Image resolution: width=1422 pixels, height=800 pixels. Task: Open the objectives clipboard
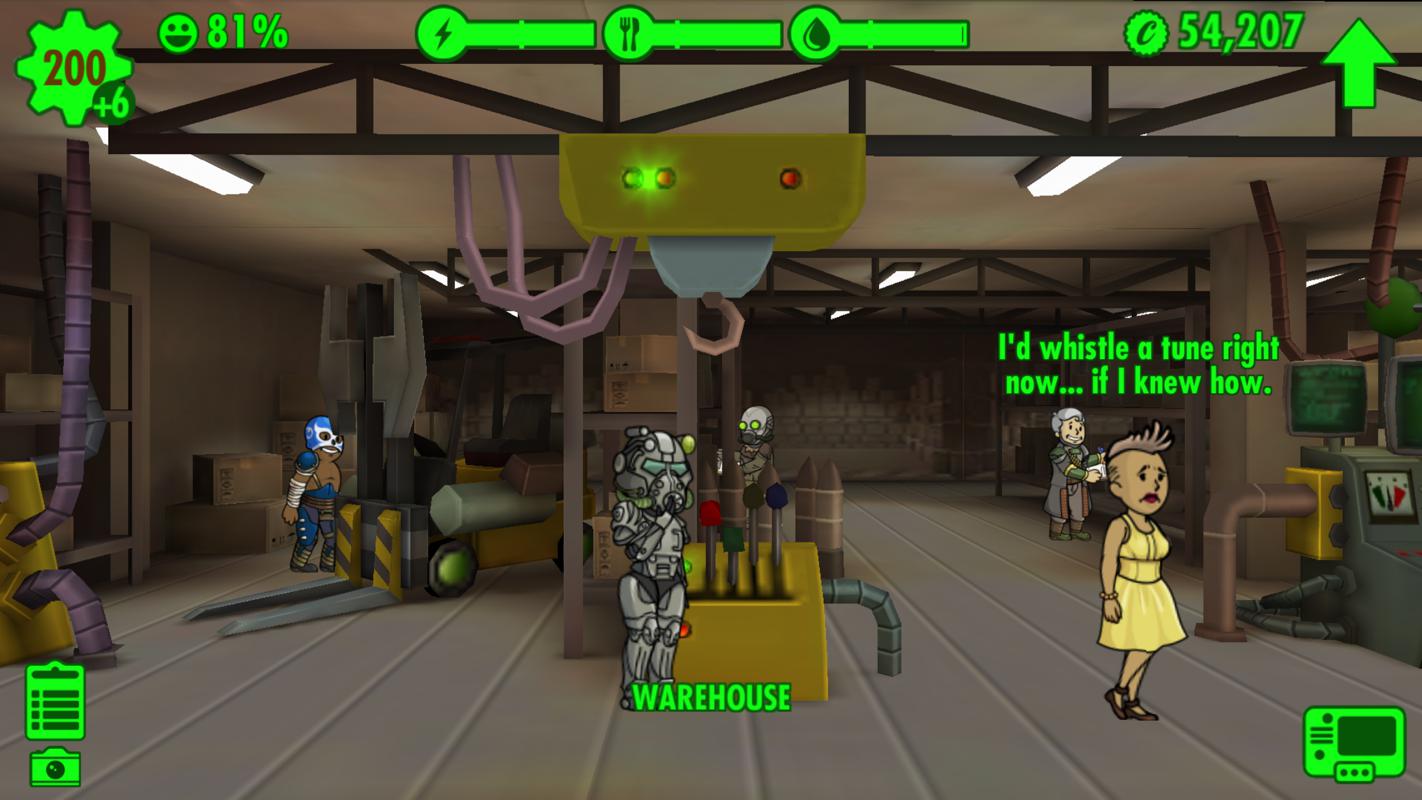[x=55, y=701]
